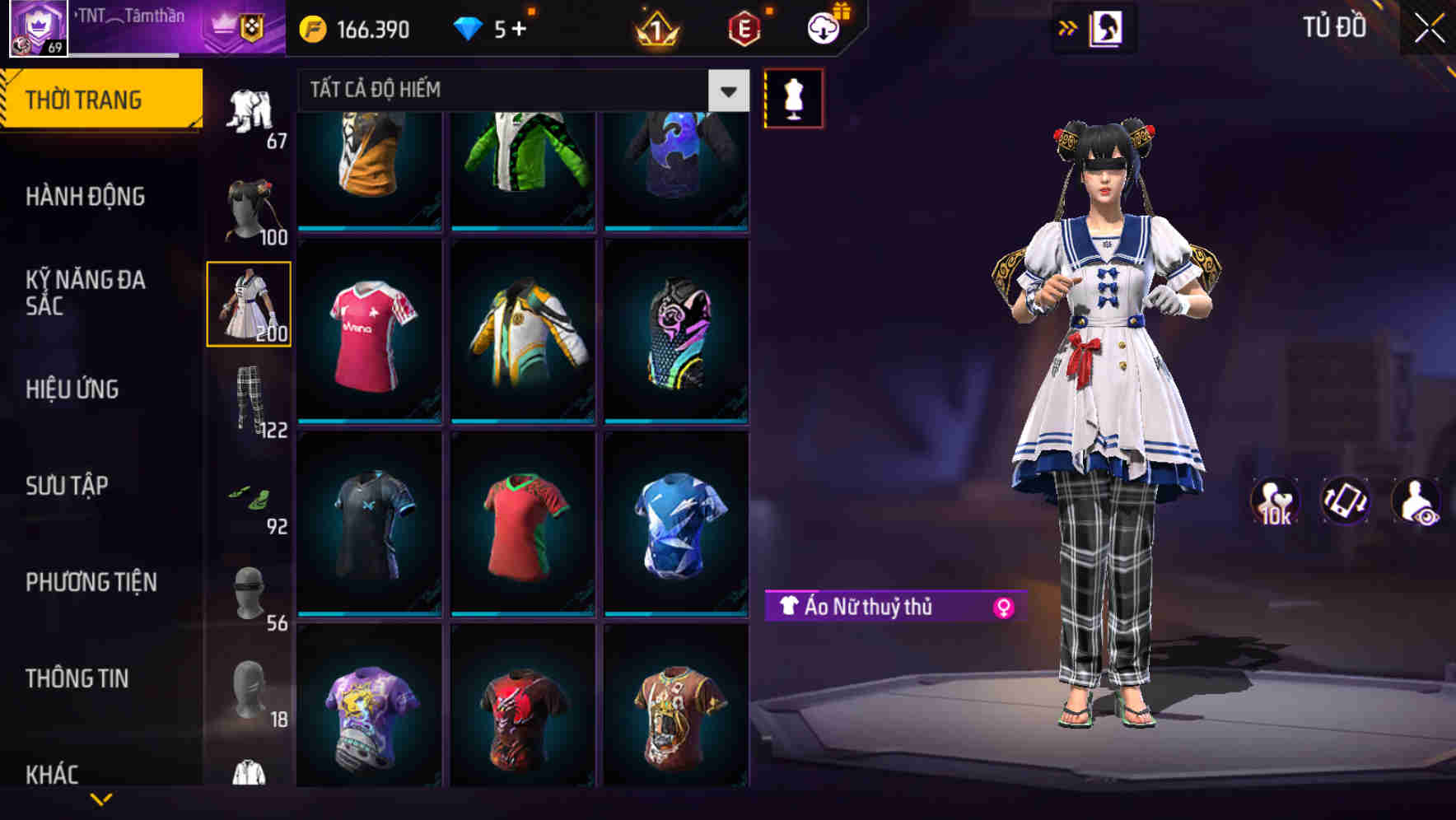Click the mannequin outfit preset icon
Screen dimensions: 1456x820
[x=793, y=97]
